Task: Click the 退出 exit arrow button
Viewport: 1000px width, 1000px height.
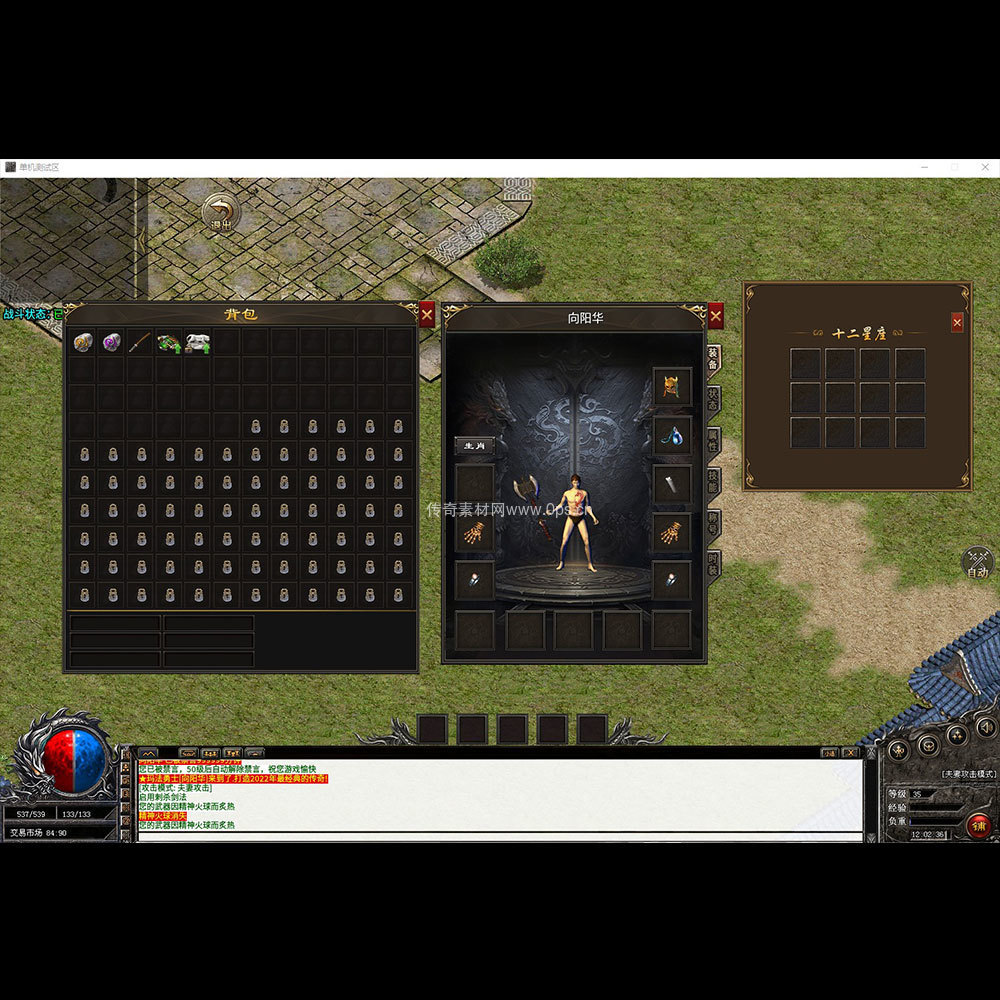Action: click(220, 212)
